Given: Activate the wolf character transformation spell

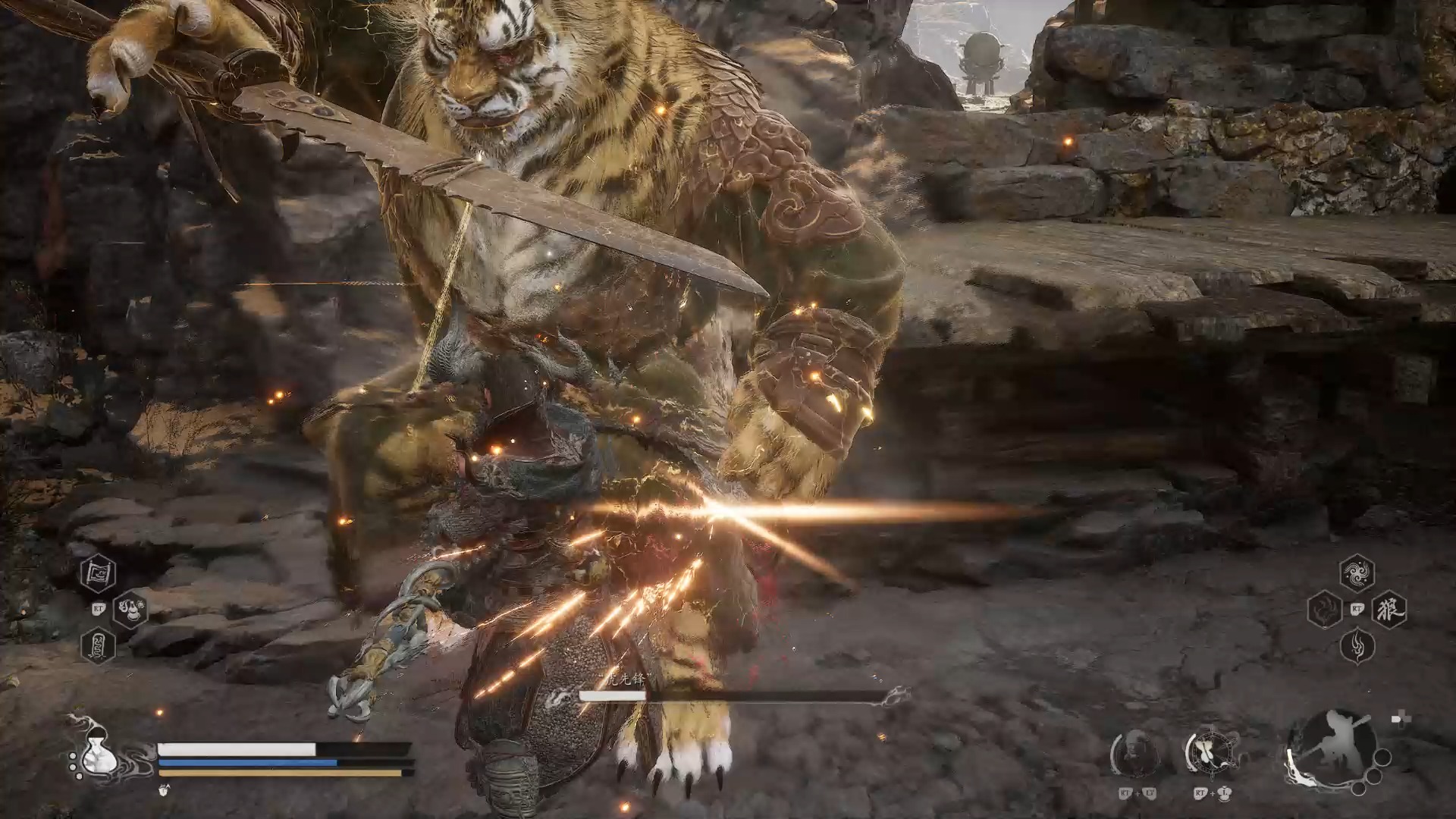Looking at the screenshot, I should 1389,610.
